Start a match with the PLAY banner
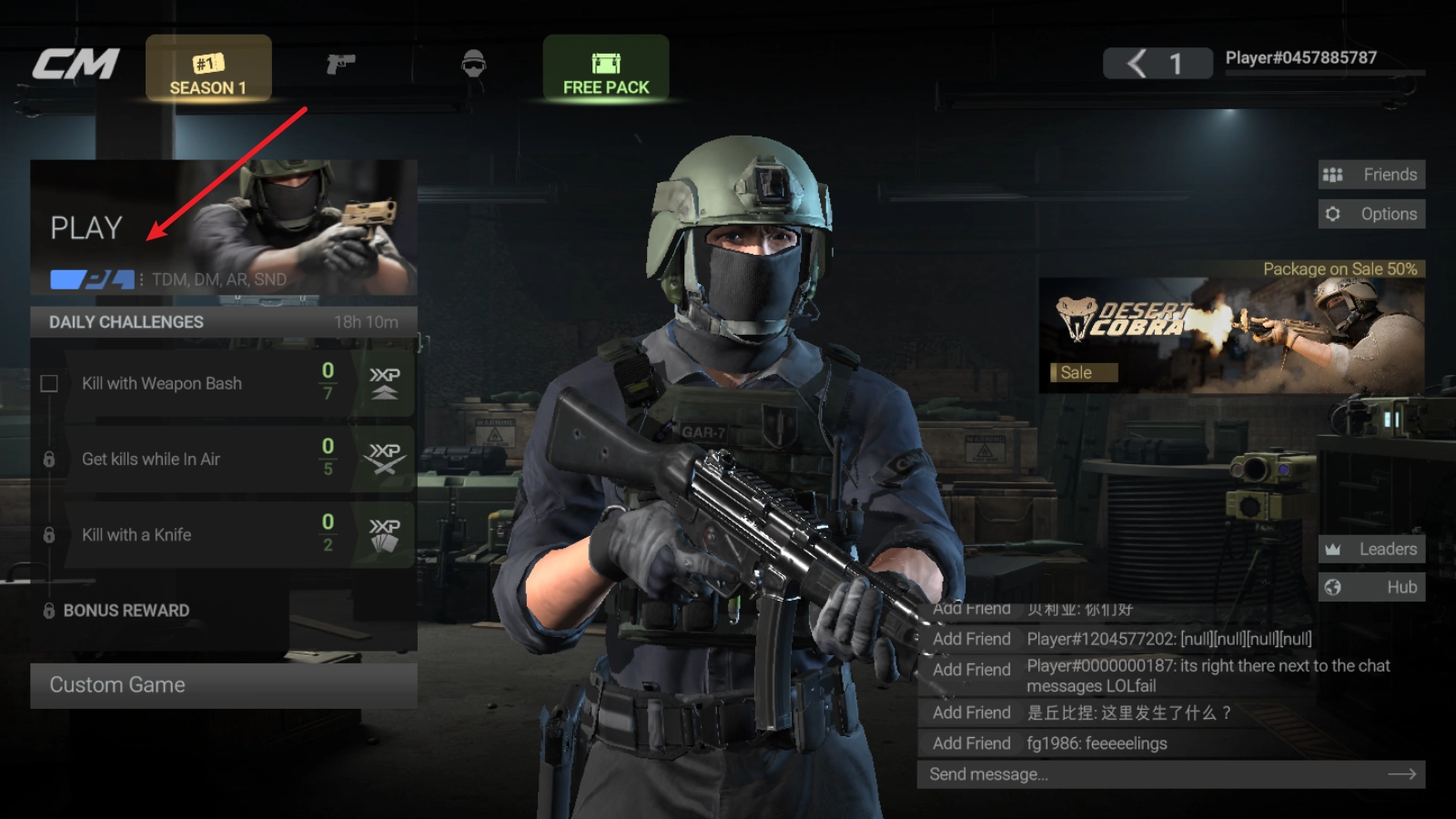 [x=223, y=227]
